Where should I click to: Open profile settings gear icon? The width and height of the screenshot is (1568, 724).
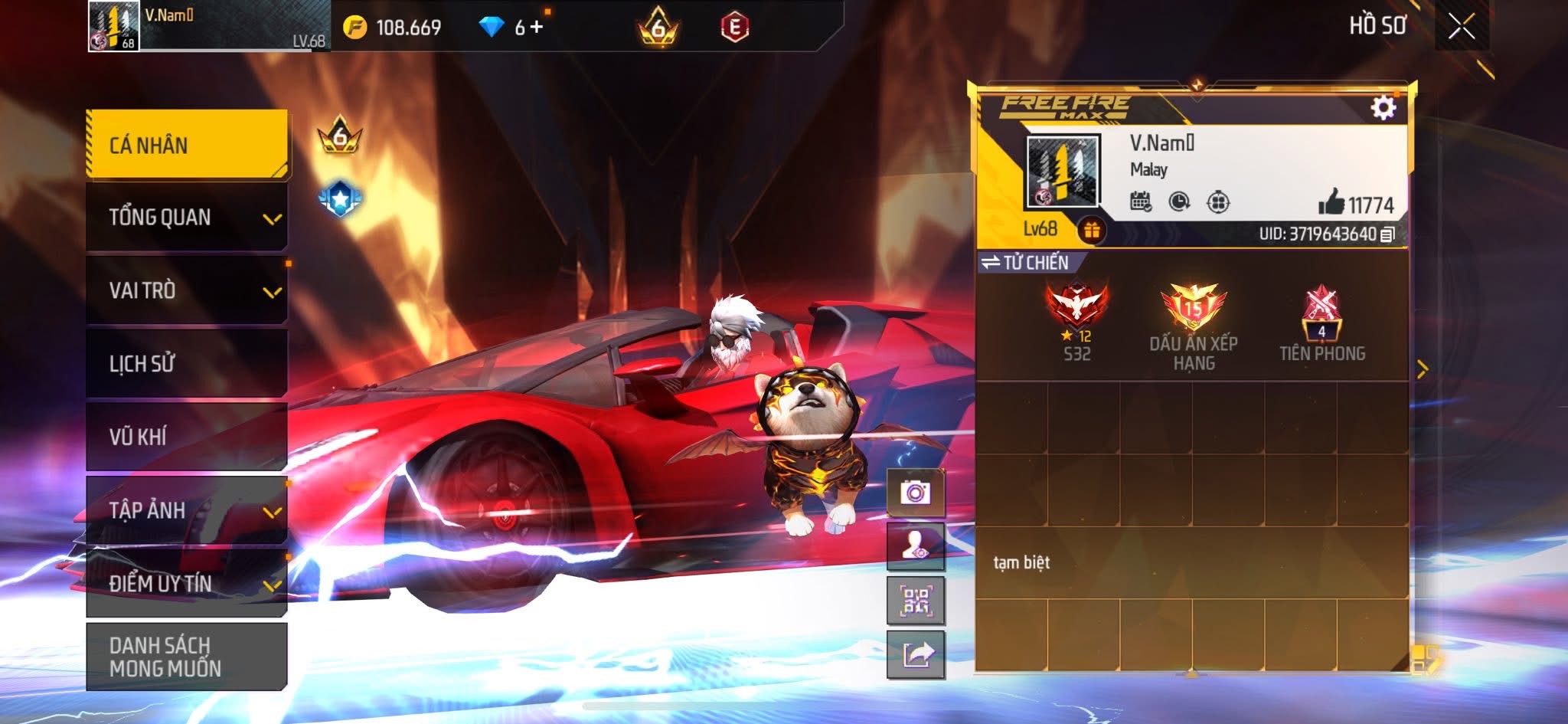[1383, 108]
